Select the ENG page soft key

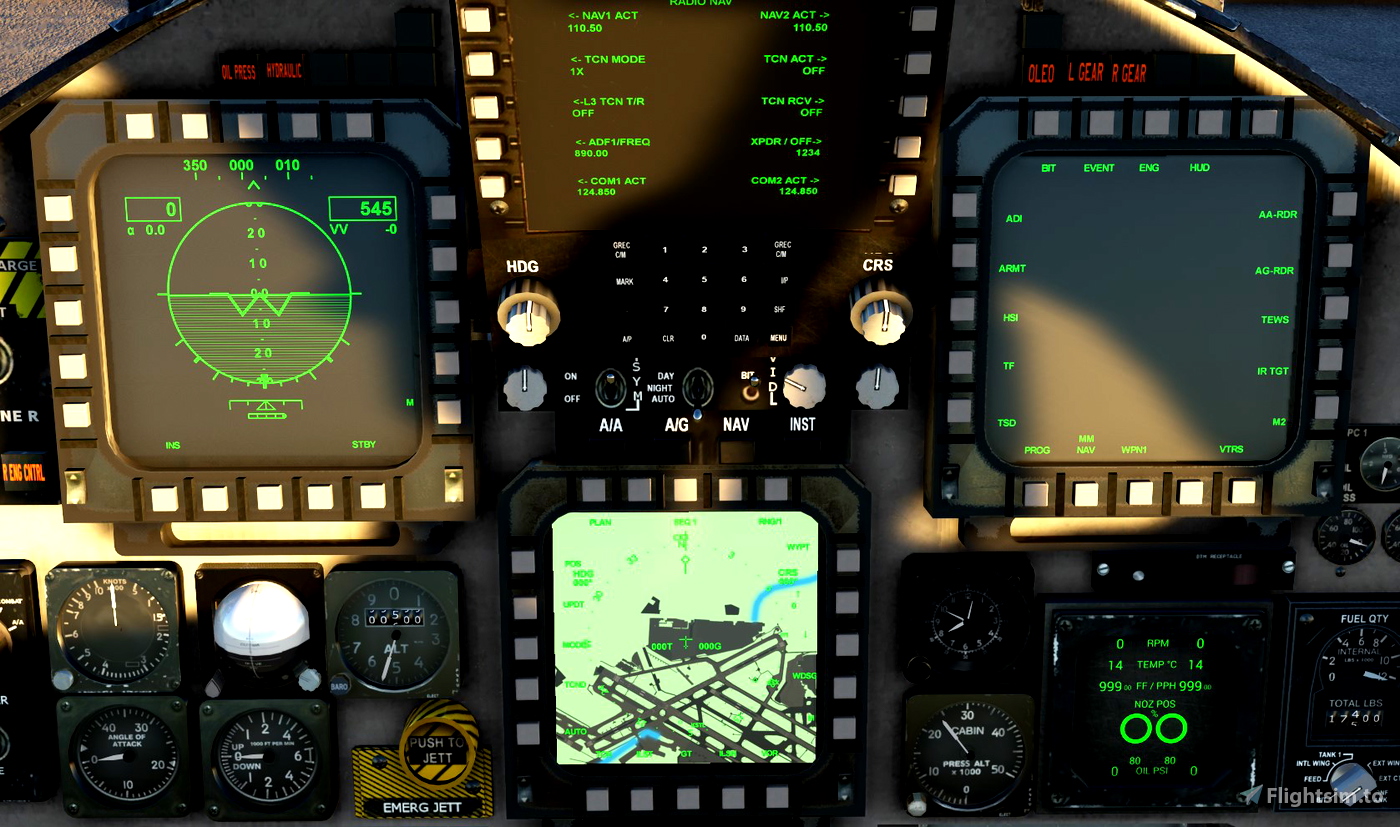tap(1148, 167)
